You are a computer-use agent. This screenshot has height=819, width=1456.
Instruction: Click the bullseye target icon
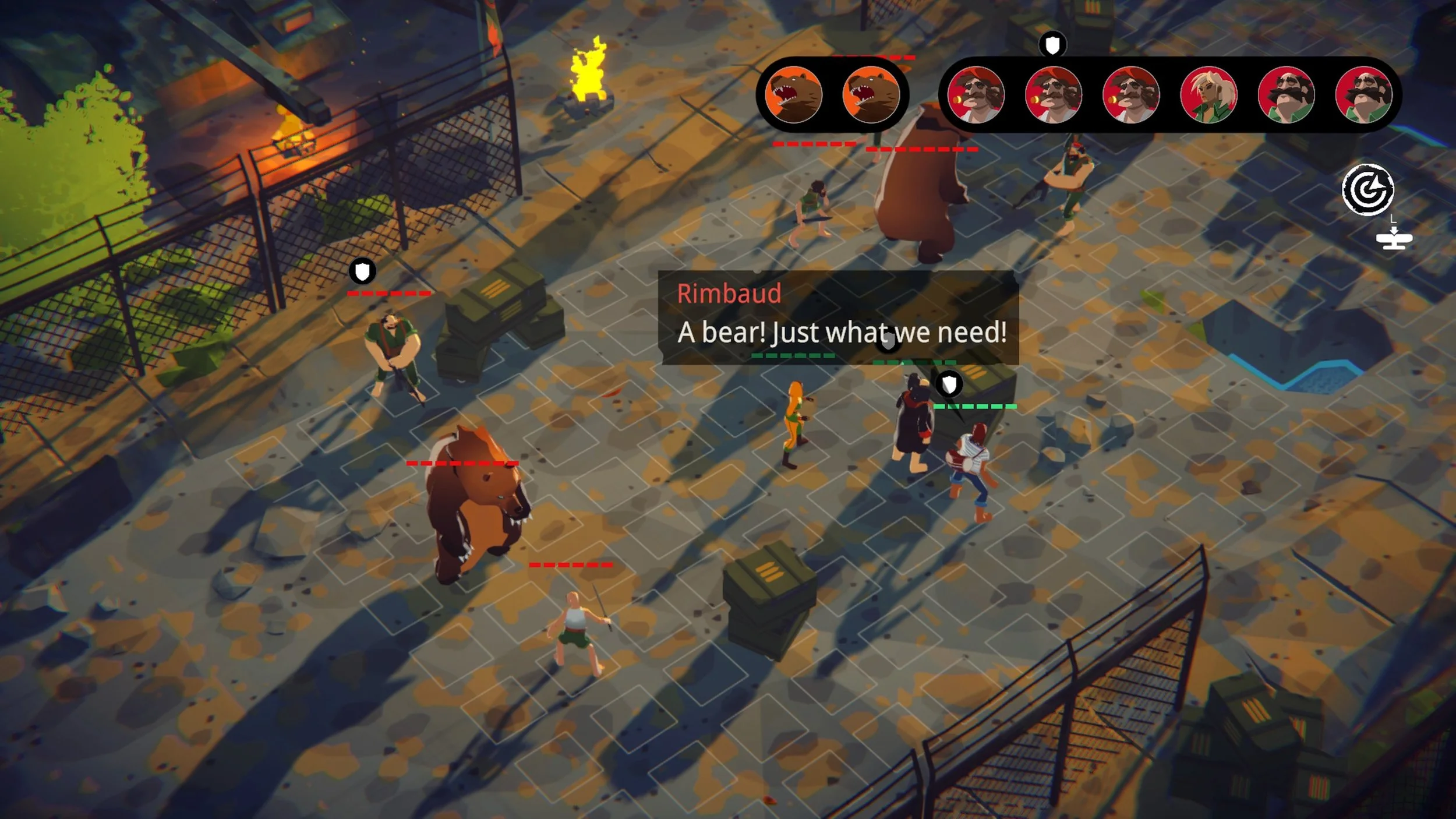(x=1367, y=190)
